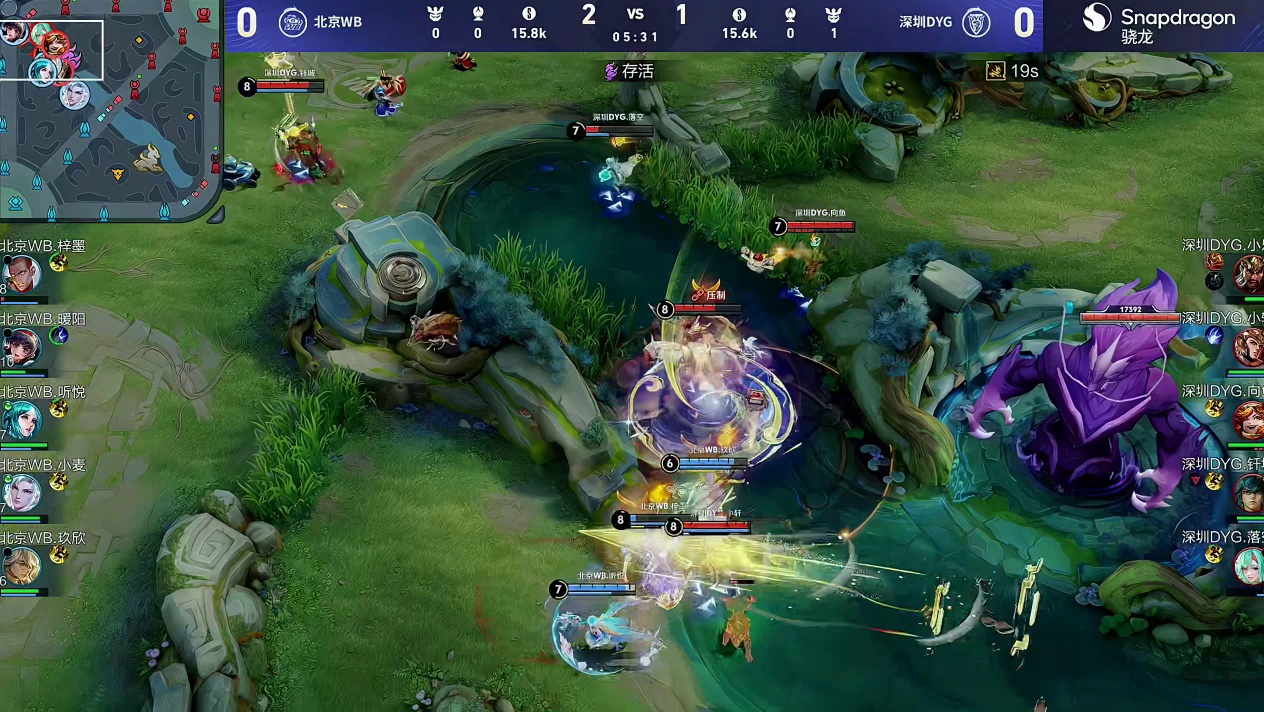Select 北京WB.听悦's hero portrait
The height and width of the screenshot is (712, 1264).
tap(20, 420)
